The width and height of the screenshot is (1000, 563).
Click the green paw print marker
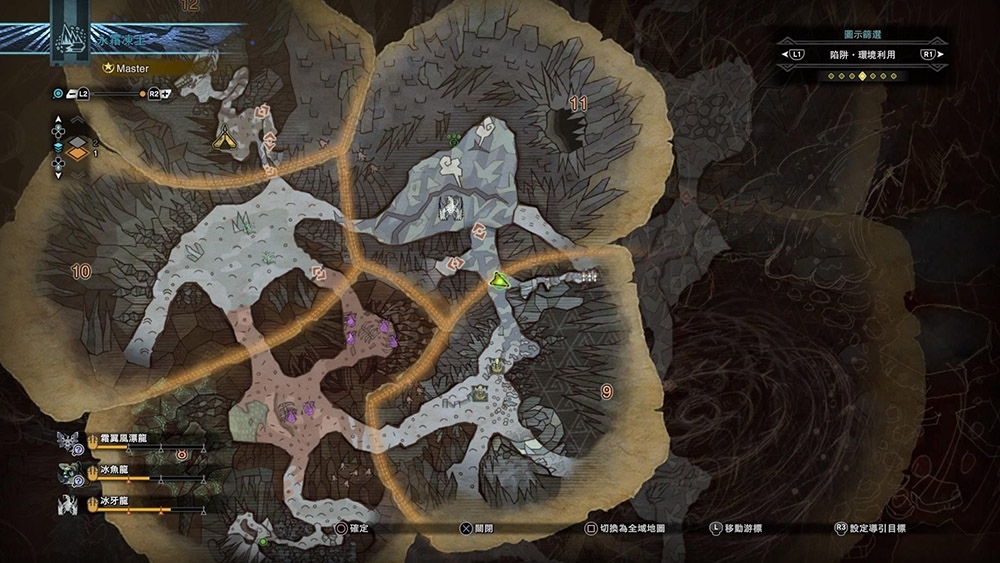(x=454, y=139)
